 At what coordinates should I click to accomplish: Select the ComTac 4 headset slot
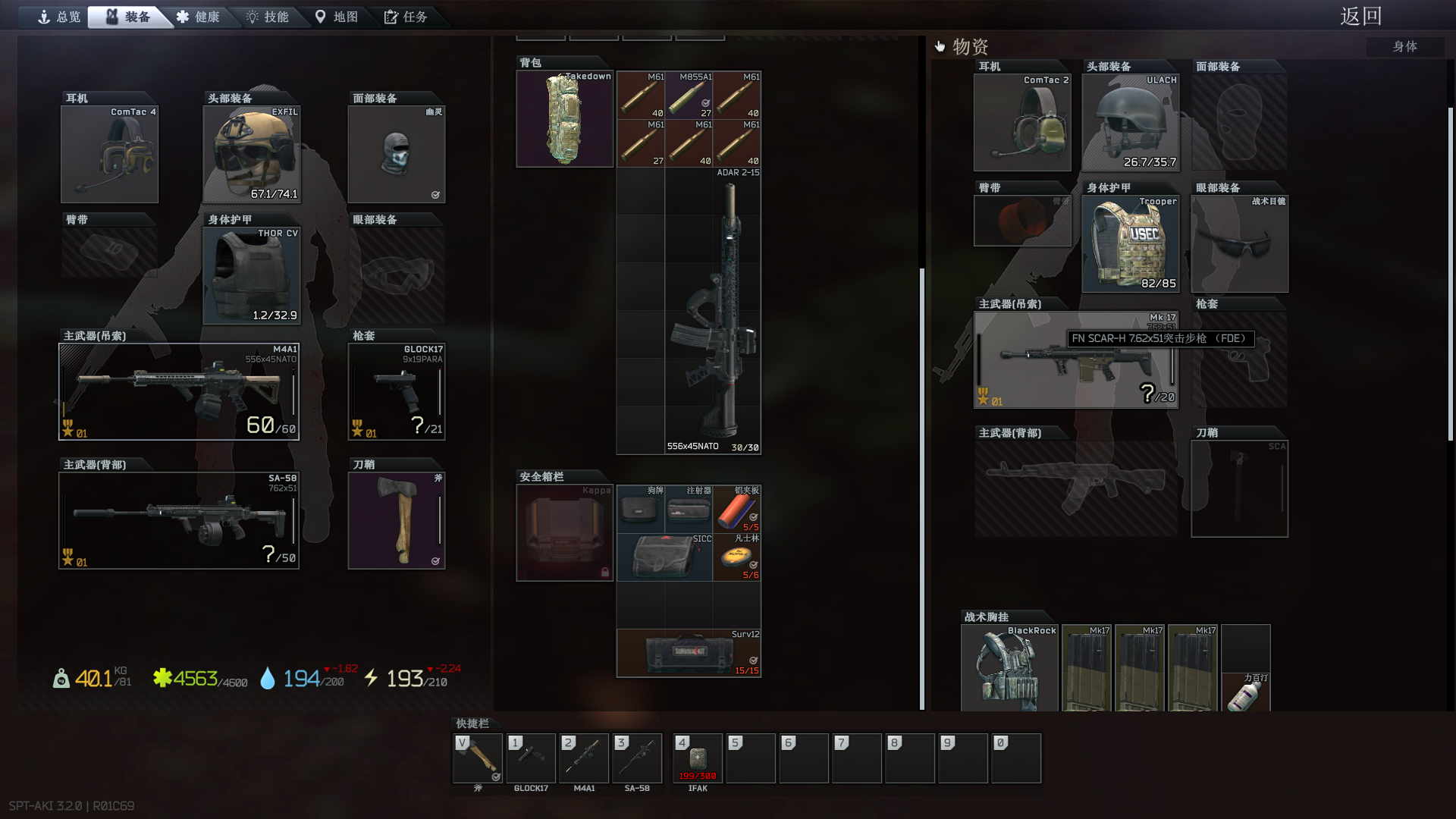pos(109,155)
